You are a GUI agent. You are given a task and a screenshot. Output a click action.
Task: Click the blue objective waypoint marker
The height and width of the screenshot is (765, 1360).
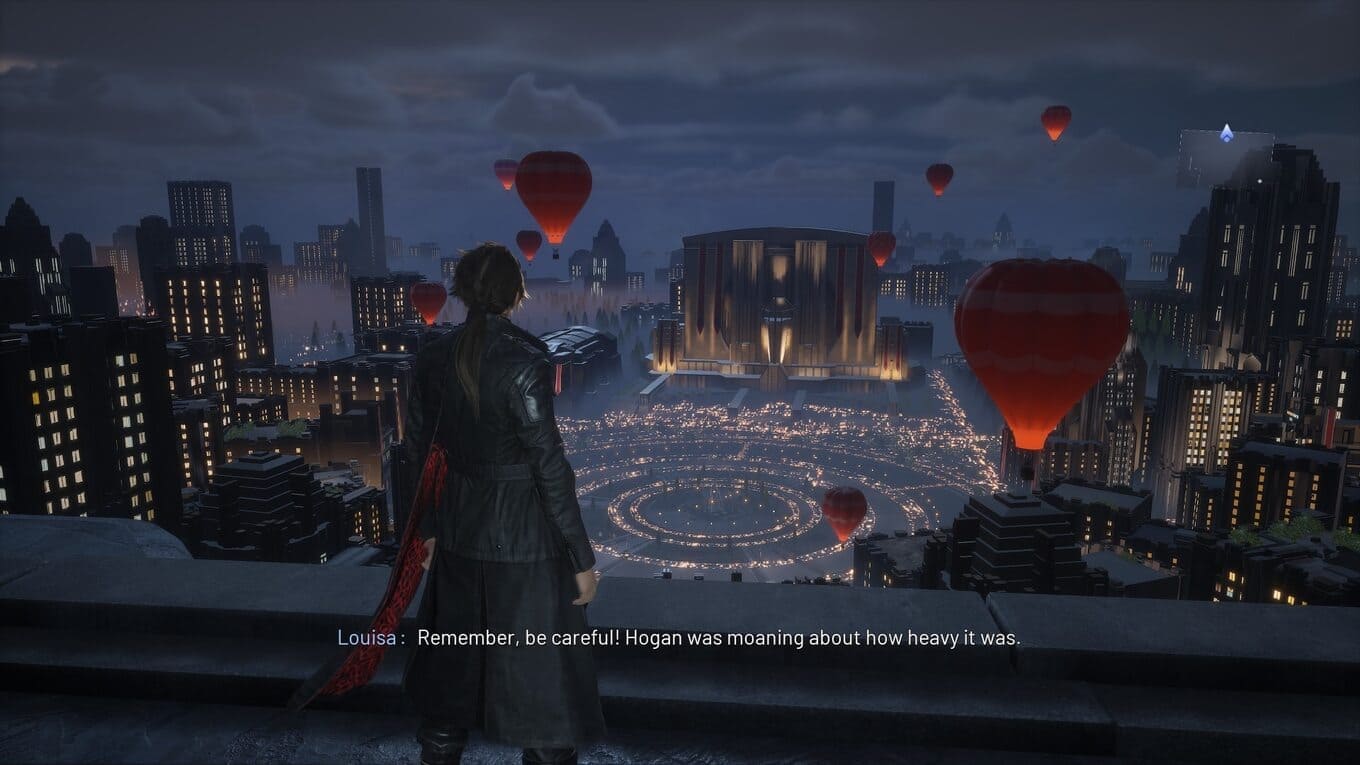point(1226,132)
